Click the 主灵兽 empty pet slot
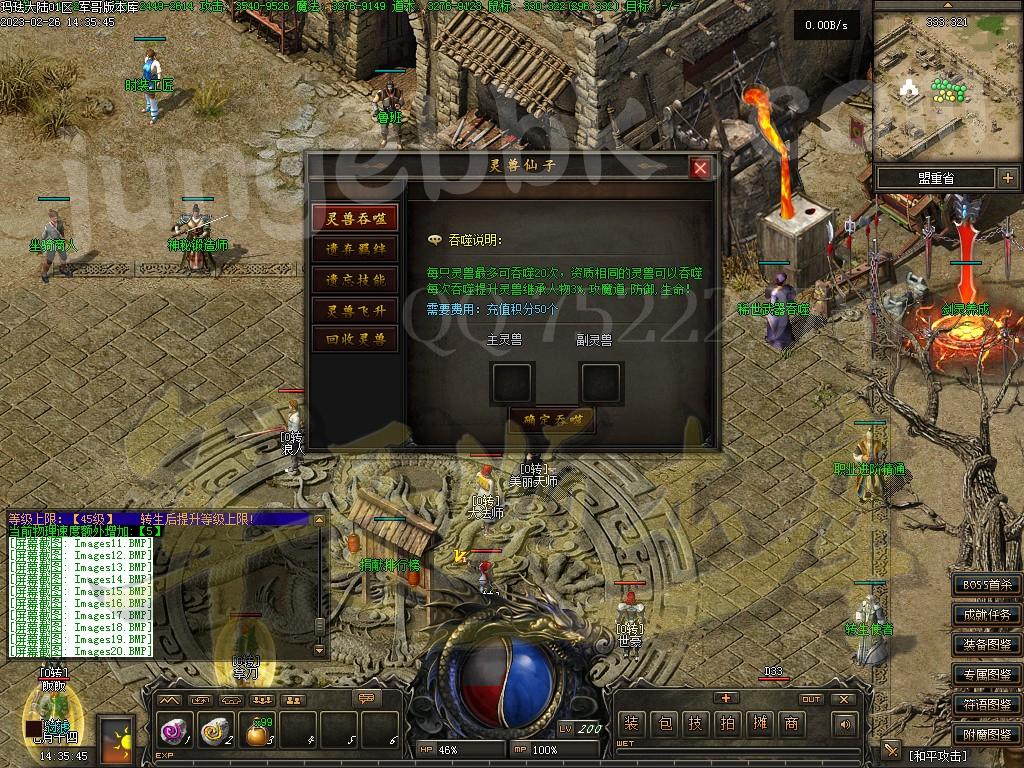 tap(512, 382)
